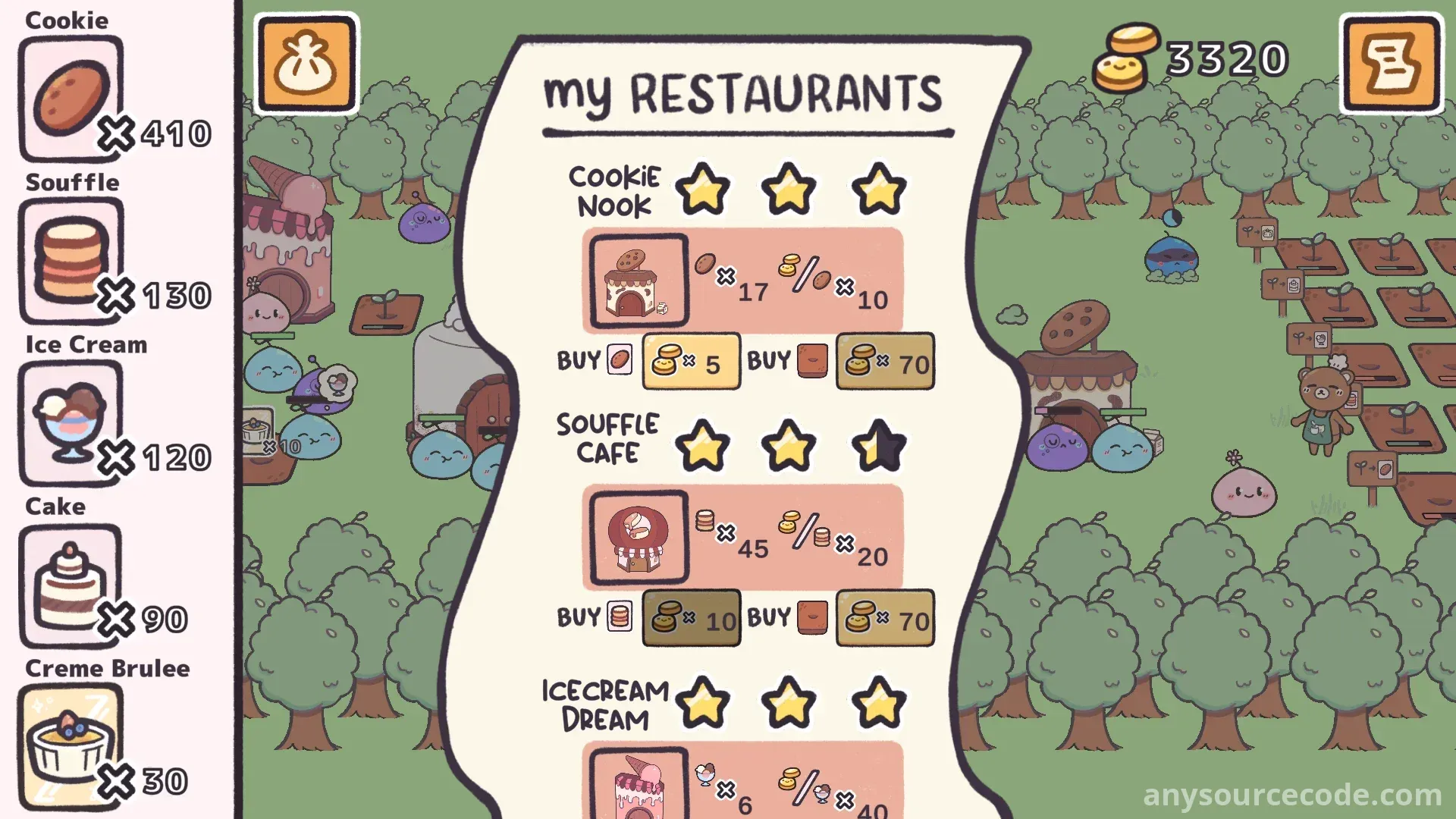Buy cookie for 5 coins

(691, 362)
